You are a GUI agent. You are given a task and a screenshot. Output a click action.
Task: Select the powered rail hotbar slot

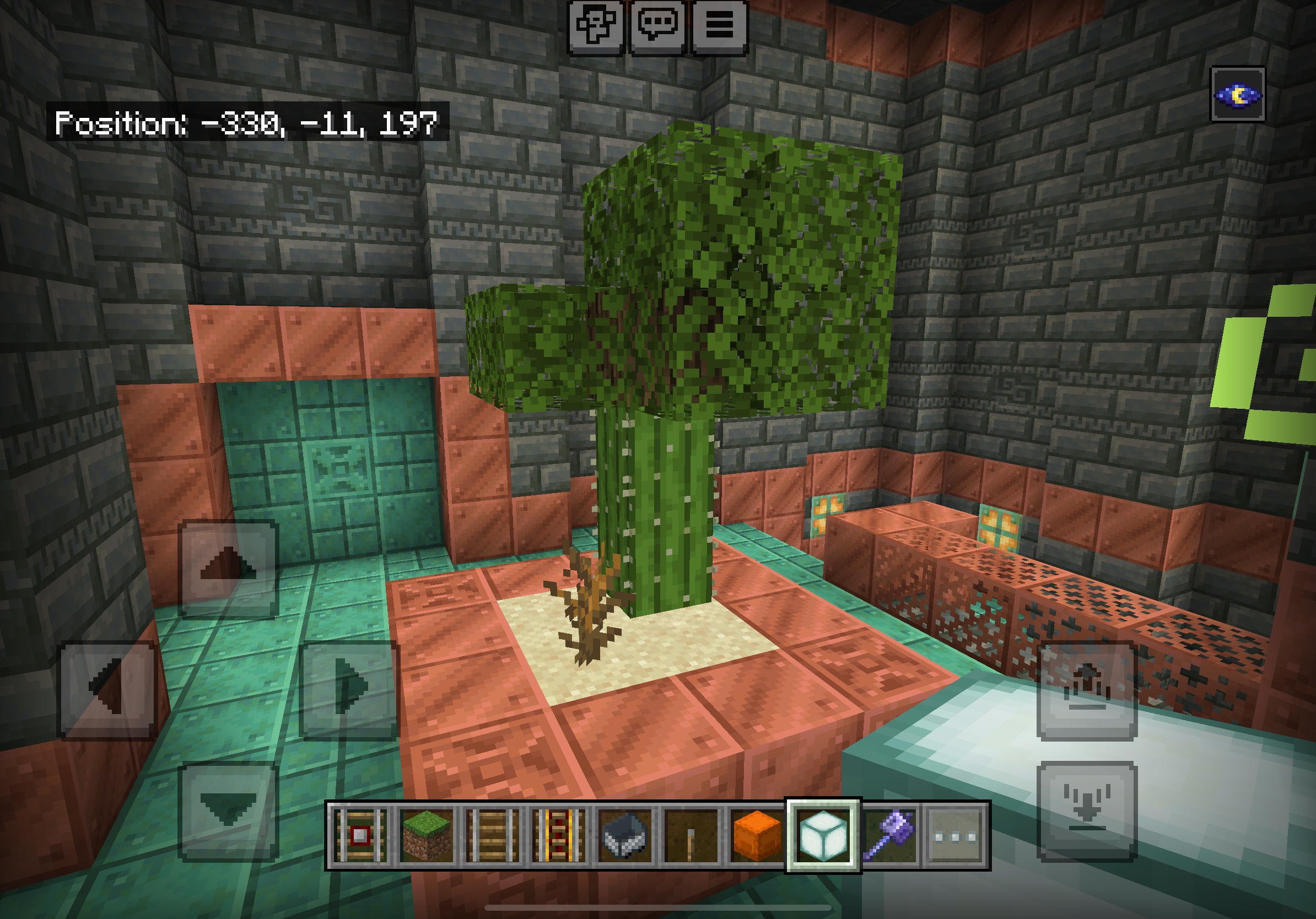[x=558, y=836]
